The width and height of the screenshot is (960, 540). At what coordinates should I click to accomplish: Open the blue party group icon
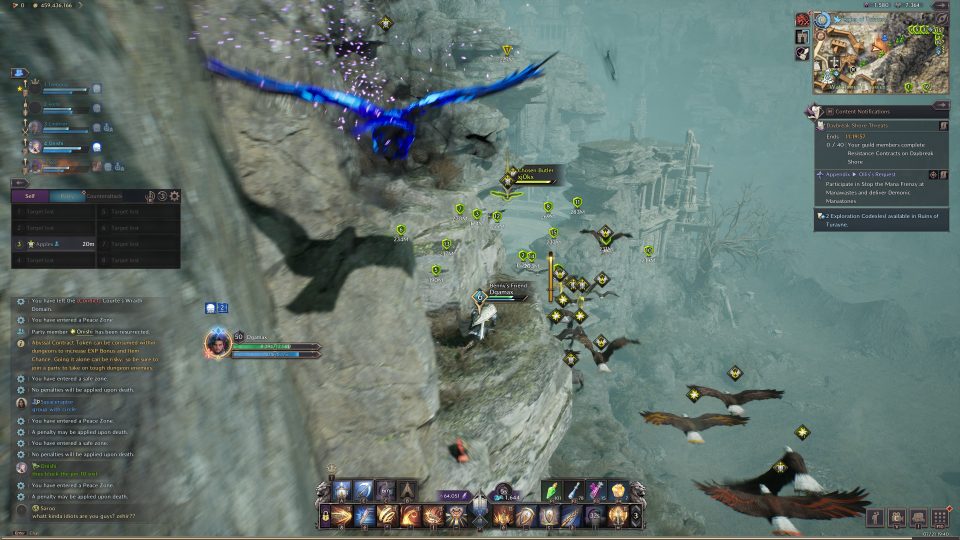(x=18, y=73)
